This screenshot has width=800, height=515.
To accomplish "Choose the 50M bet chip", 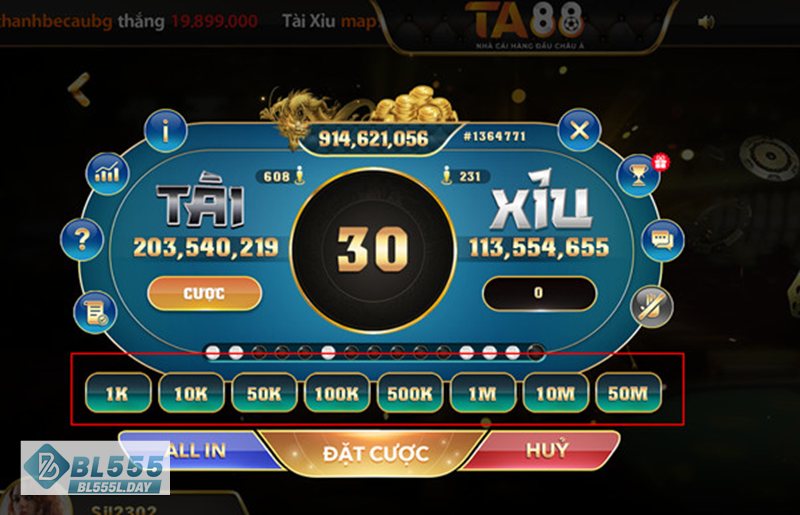I will [628, 393].
